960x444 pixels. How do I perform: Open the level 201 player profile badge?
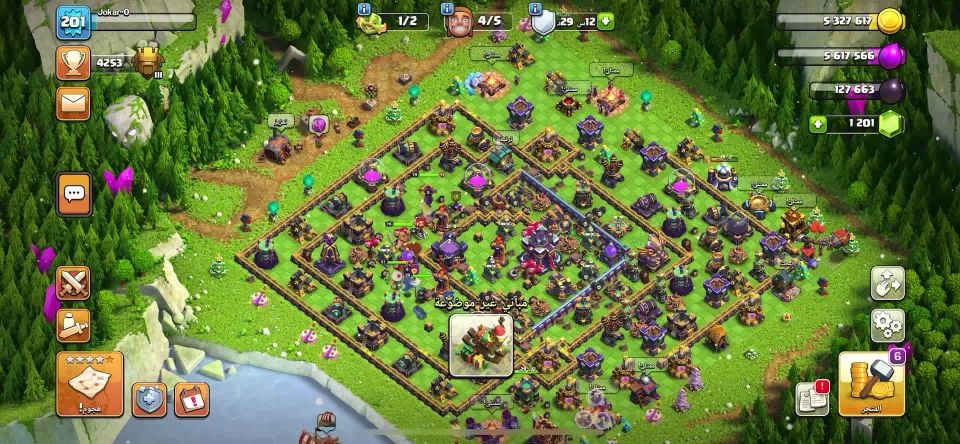pyautogui.click(x=71, y=23)
